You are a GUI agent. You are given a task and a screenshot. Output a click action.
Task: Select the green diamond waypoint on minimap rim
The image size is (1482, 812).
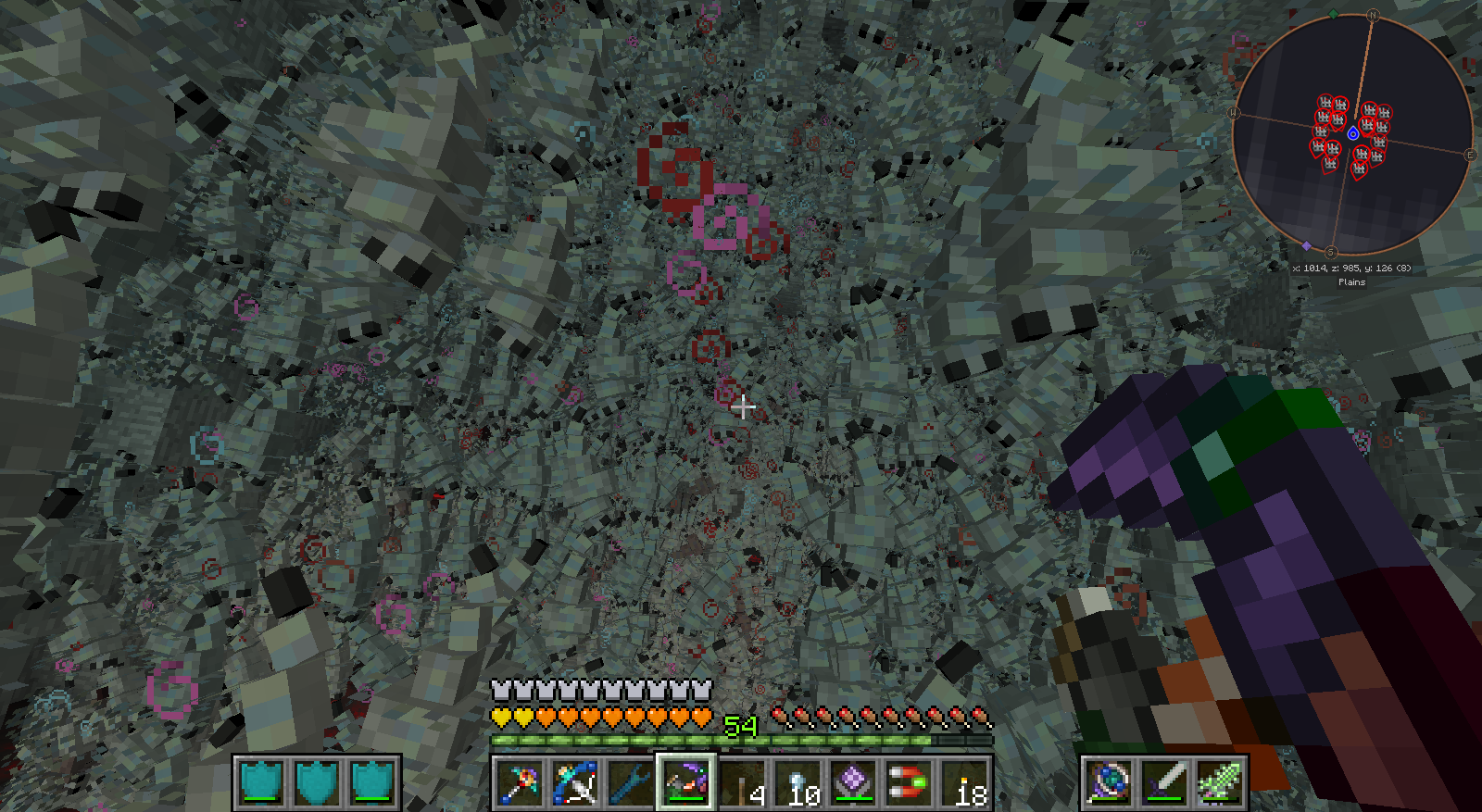pos(1333,14)
